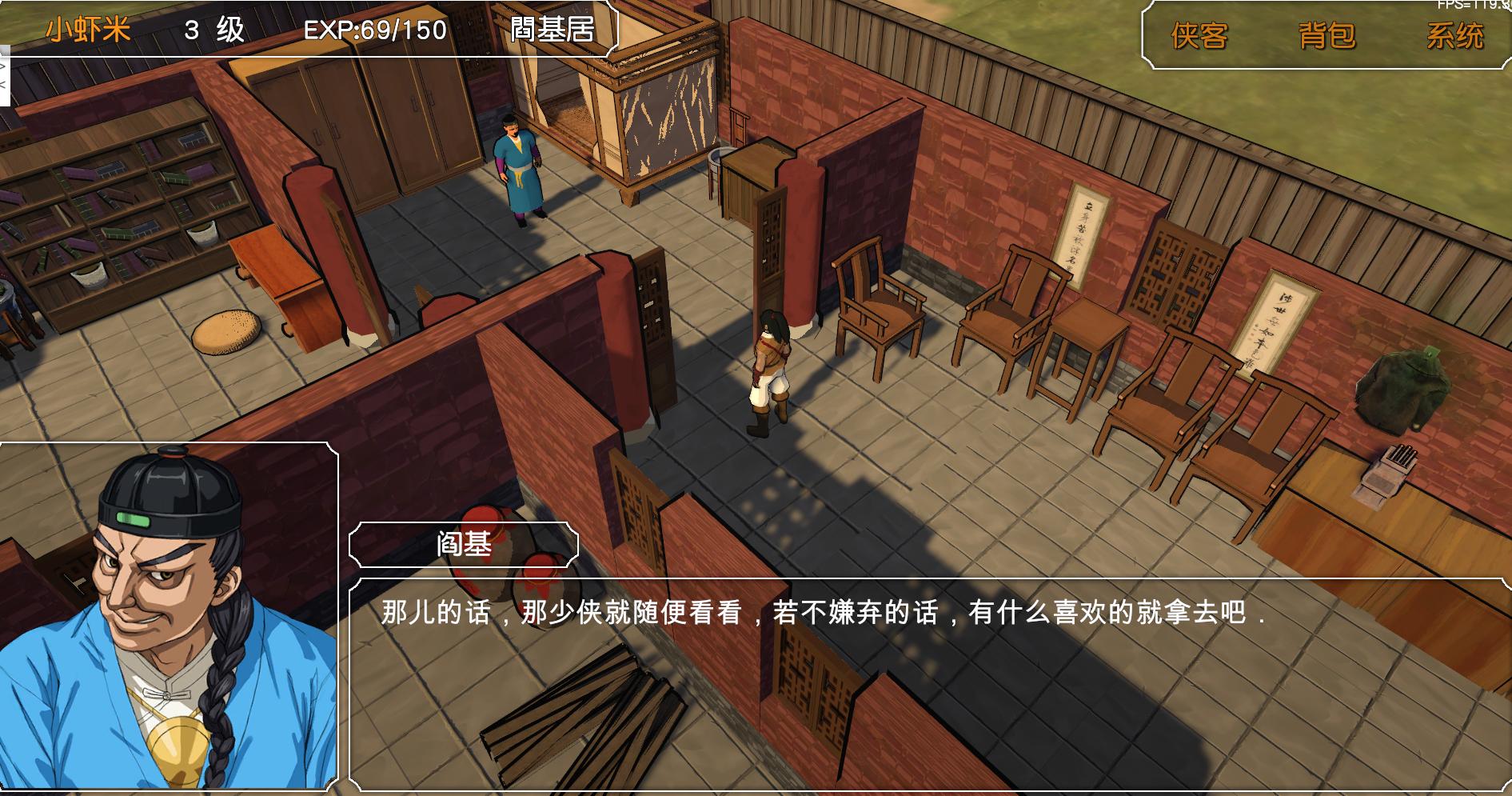Open the 背包 inventory menu
This screenshot has height=796, width=1512.
pos(1326,34)
